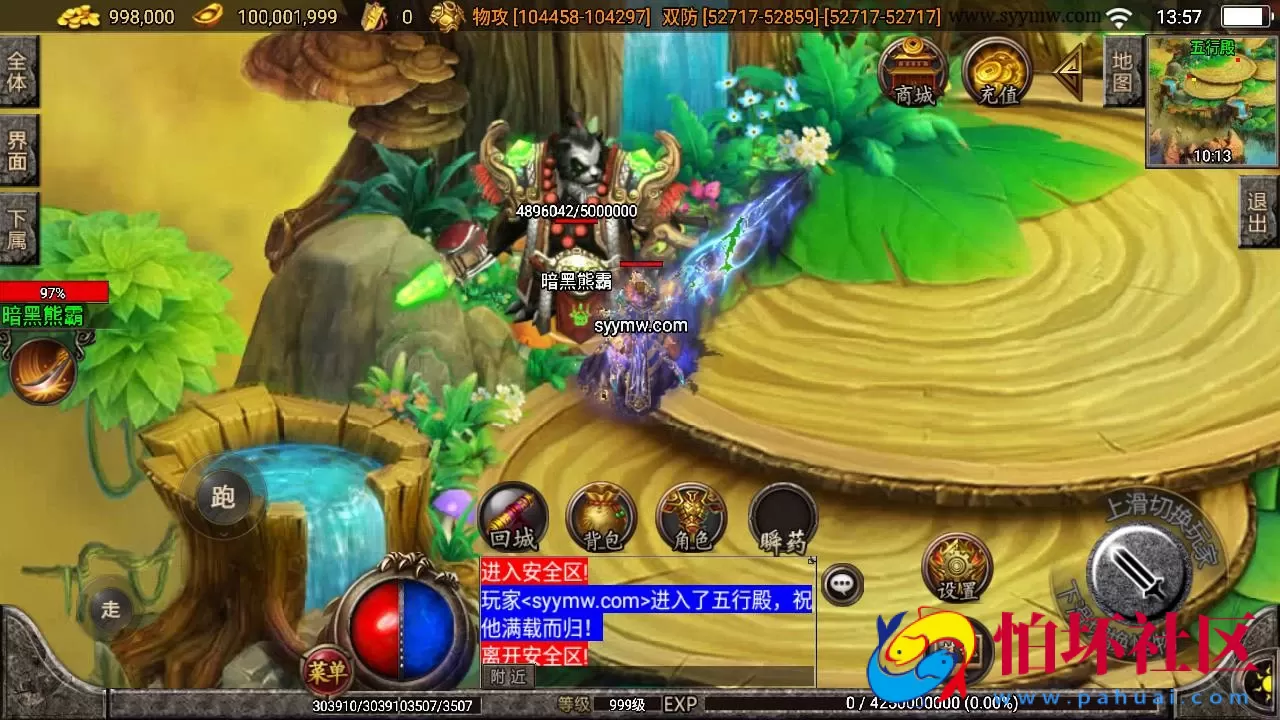The width and height of the screenshot is (1280, 720).
Task: Open the 角色 character panel
Action: click(690, 518)
